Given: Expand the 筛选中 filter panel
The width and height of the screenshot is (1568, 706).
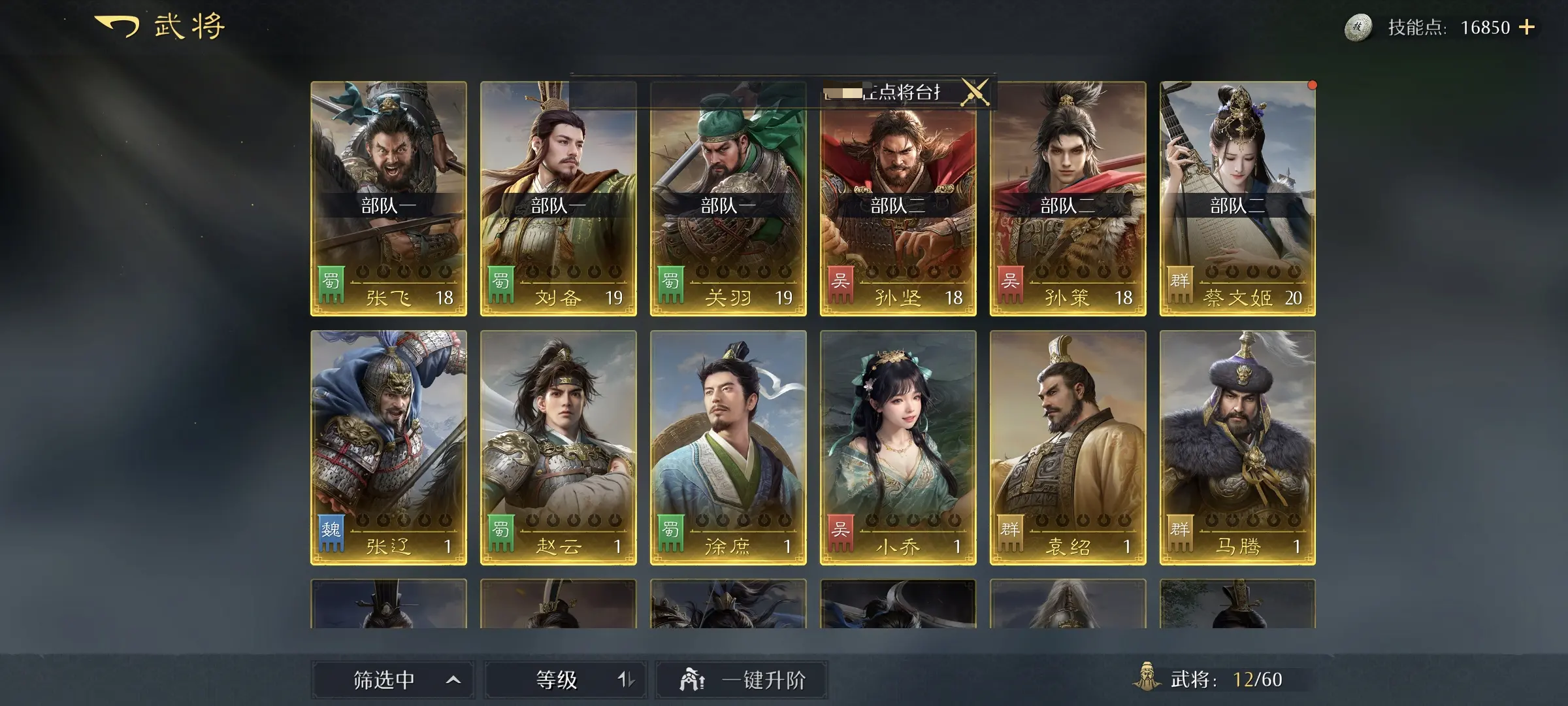Looking at the screenshot, I should 376,679.
